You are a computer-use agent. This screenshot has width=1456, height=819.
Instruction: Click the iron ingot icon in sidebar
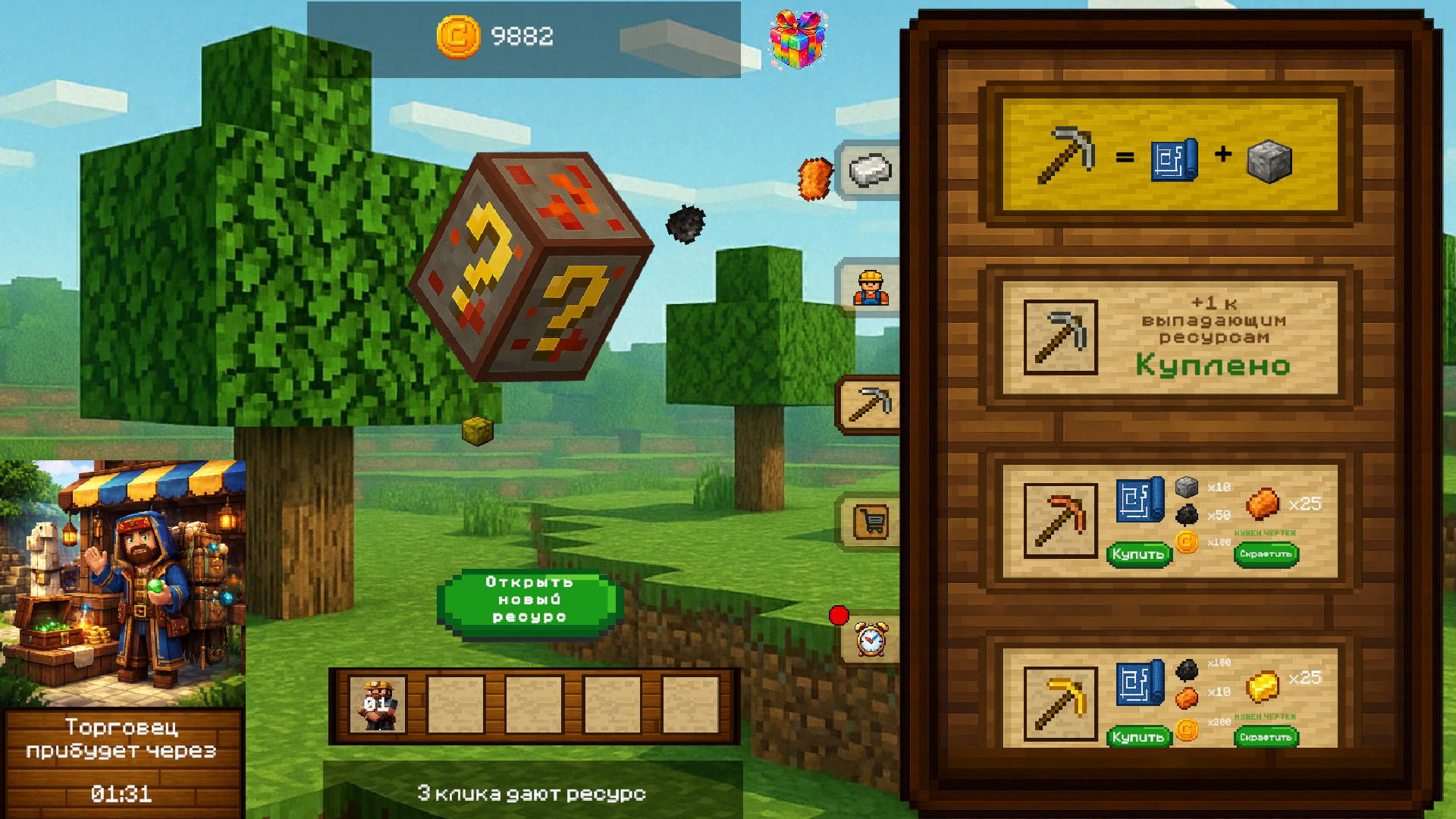[x=869, y=169]
